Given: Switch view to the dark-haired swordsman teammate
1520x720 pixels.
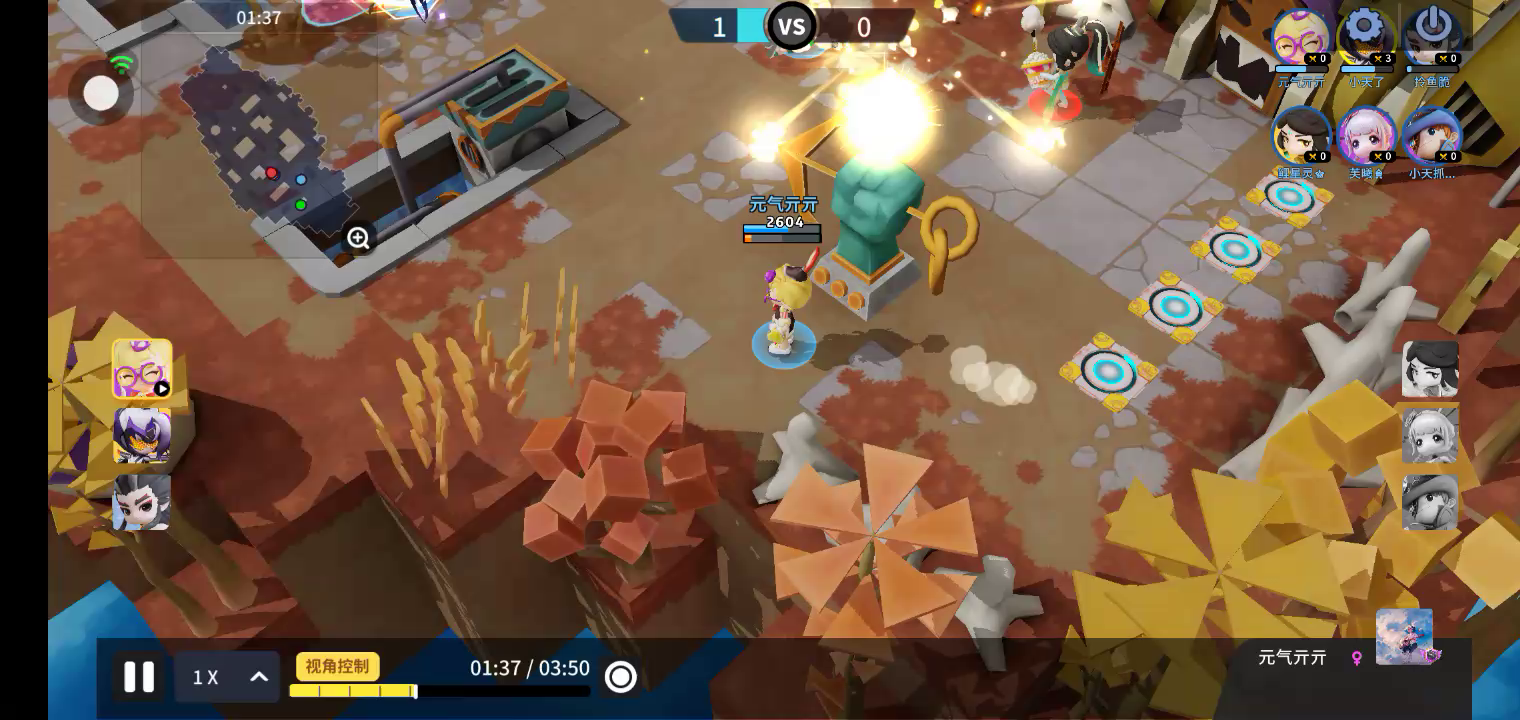Looking at the screenshot, I should coord(142,501).
